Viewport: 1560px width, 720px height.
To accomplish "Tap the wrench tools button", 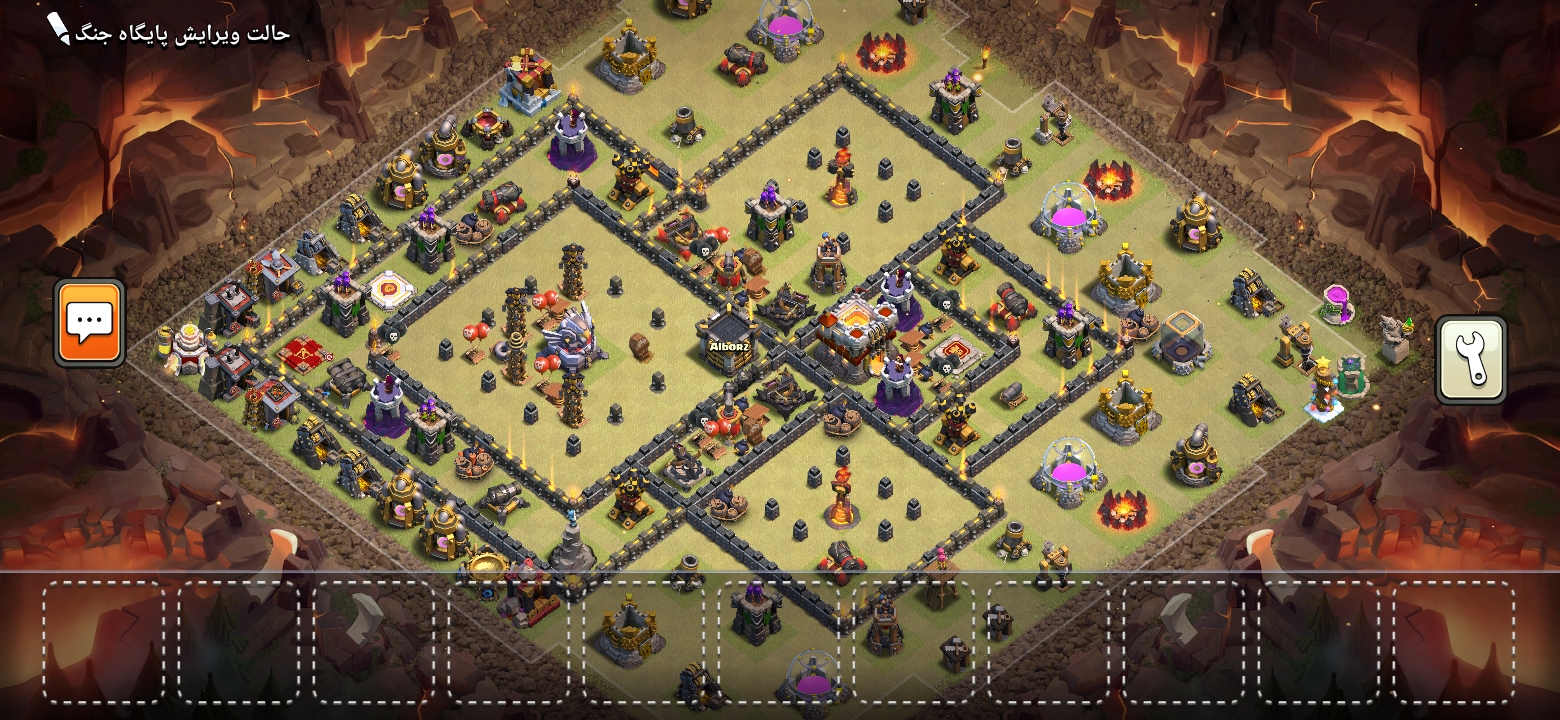I will (1470, 360).
